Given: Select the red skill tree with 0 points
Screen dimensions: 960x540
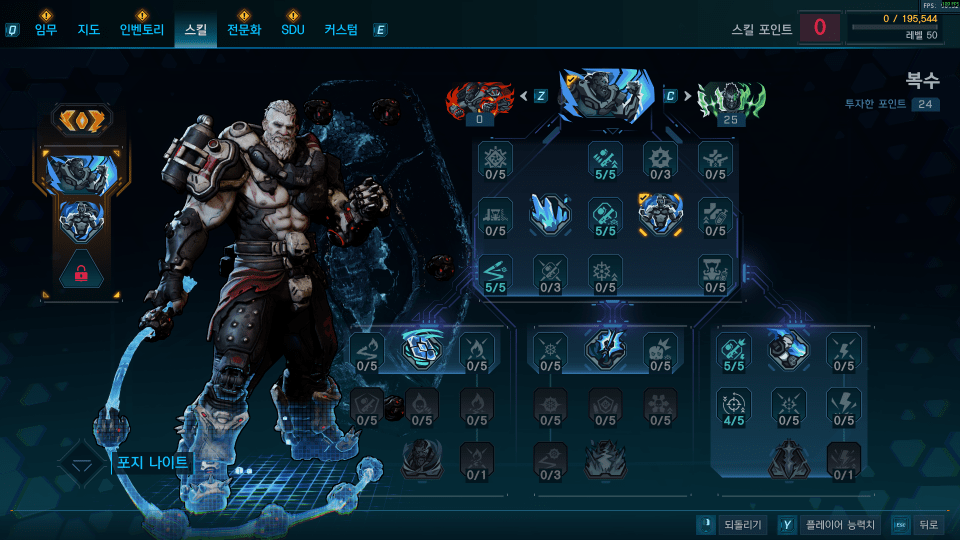Looking at the screenshot, I should (479, 98).
